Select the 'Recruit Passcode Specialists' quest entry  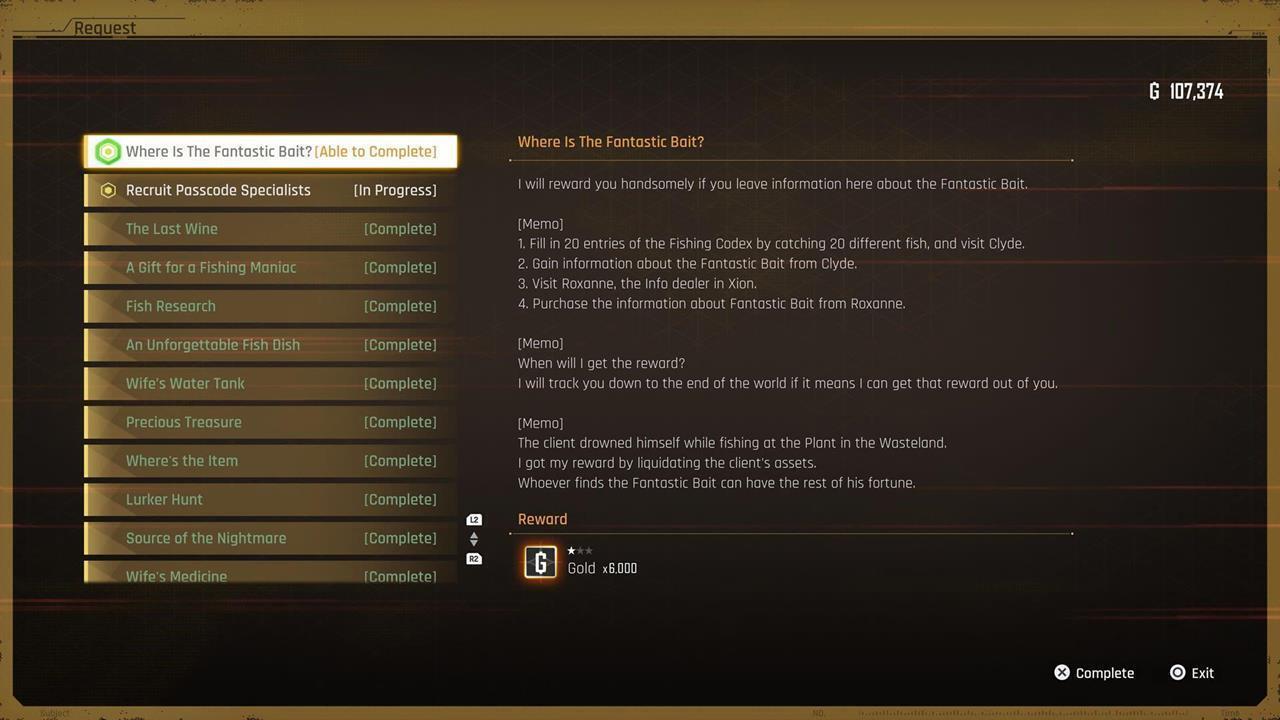[270, 190]
